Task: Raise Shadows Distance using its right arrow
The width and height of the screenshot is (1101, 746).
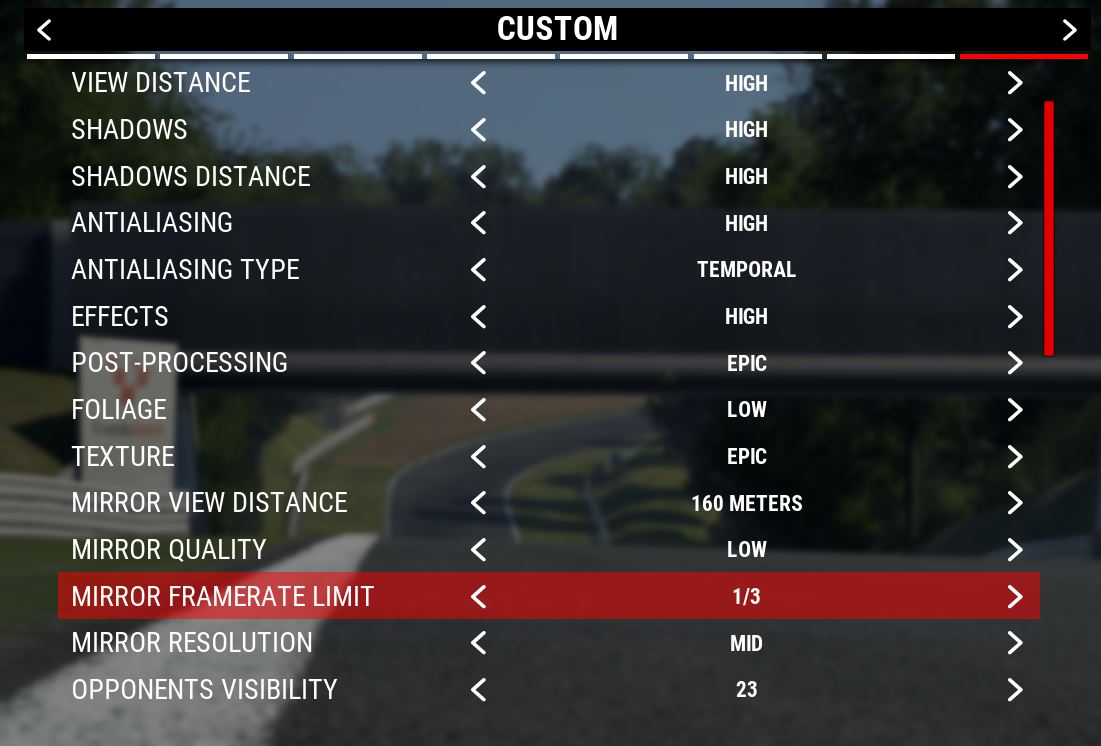Action: click(1015, 177)
